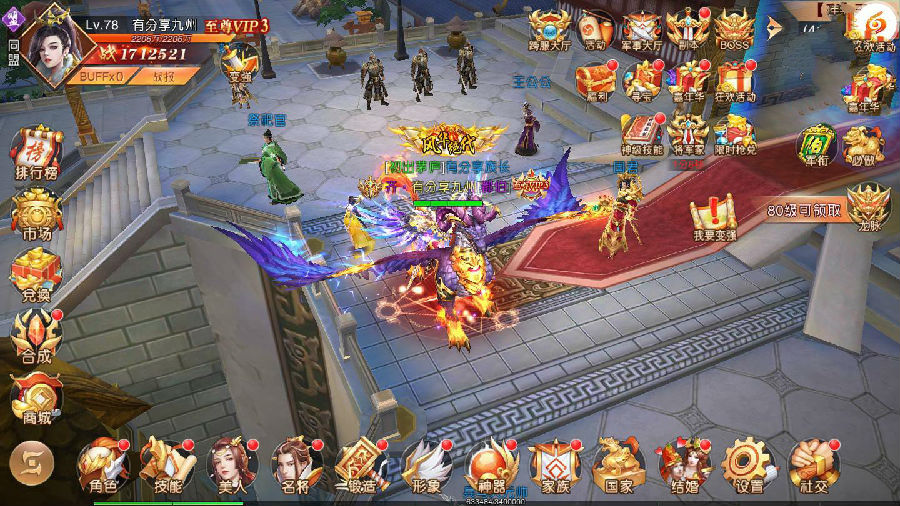Screen dimensions: 900x506
Task: Open the 合成 synthesis menu
Action: click(36, 335)
